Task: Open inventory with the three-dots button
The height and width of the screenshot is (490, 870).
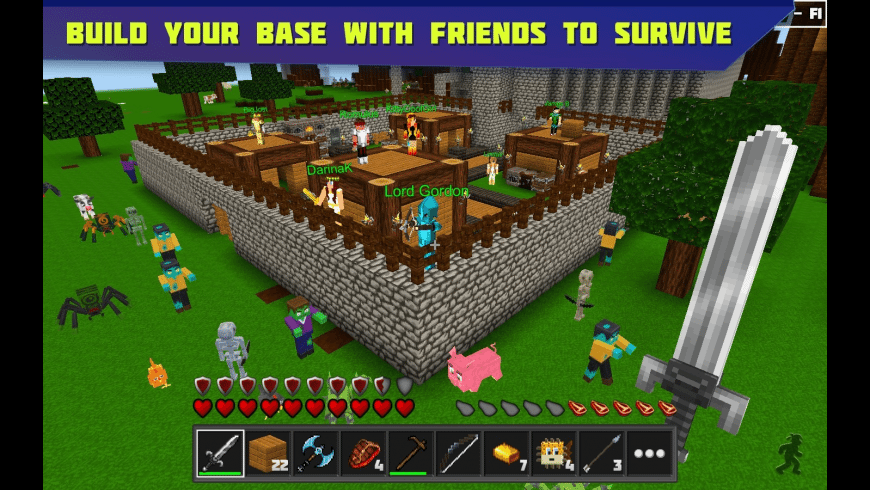Action: pos(649,453)
